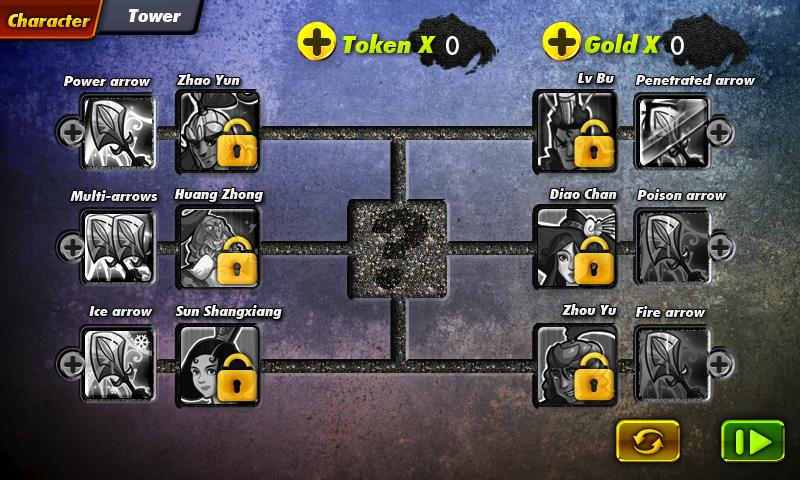Switch to the Character tab
This screenshot has height=480, width=800.
click(48, 19)
